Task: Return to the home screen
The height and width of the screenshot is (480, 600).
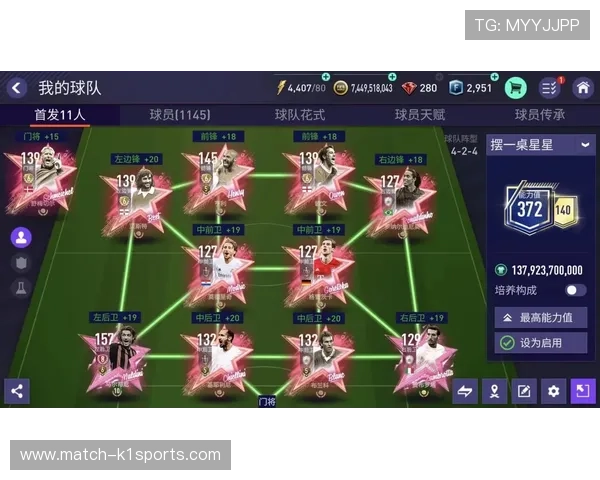Action: pos(583,88)
